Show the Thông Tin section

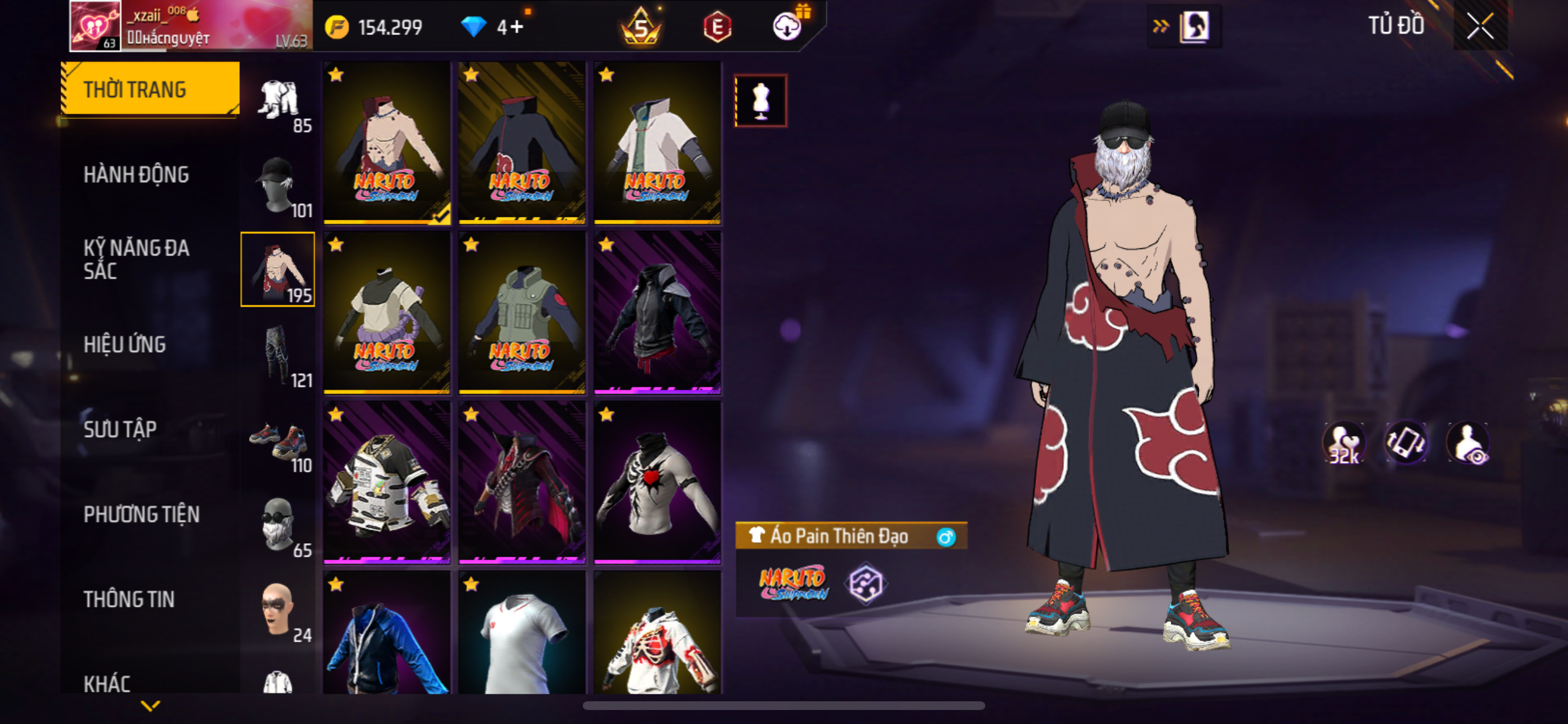click(x=128, y=599)
